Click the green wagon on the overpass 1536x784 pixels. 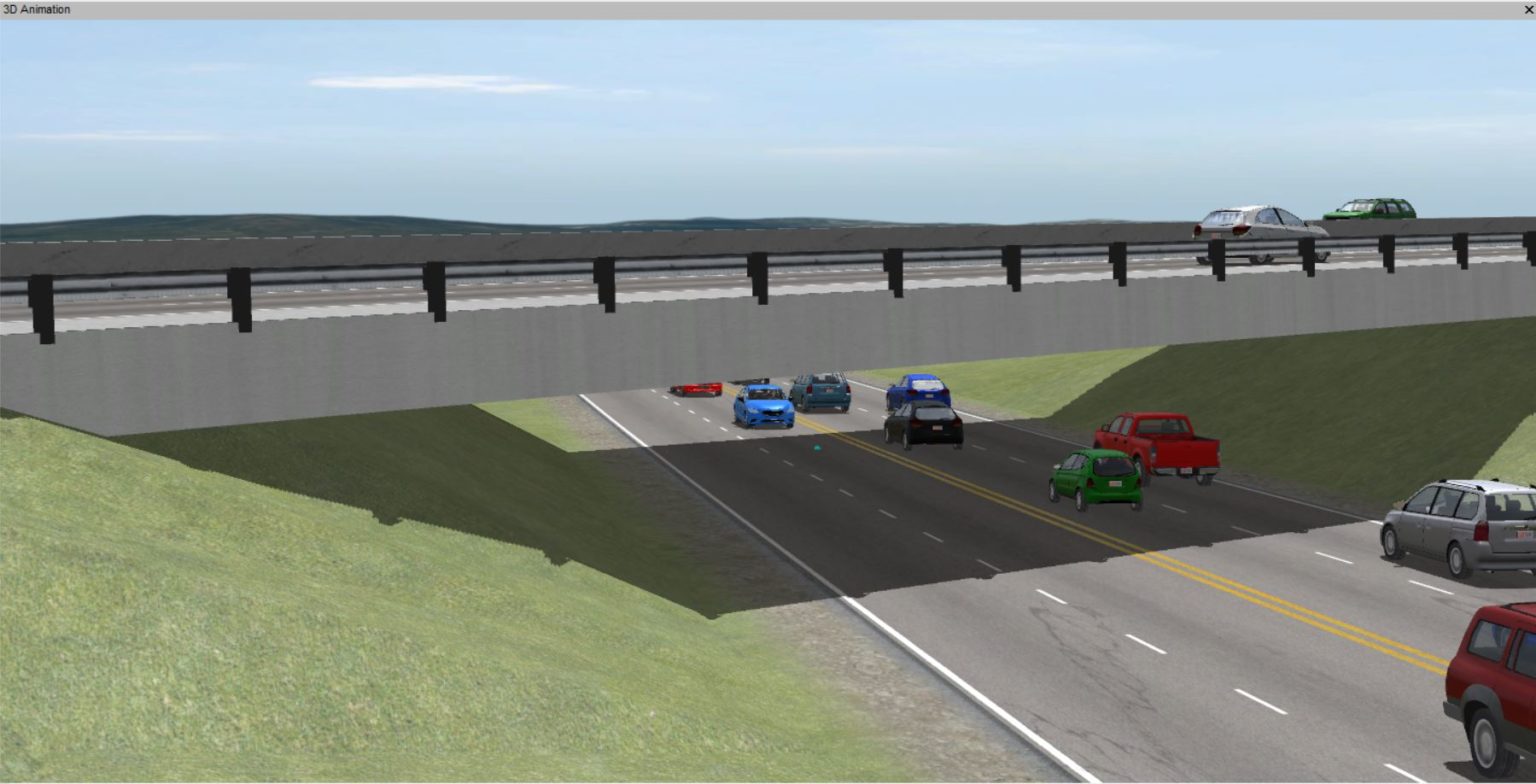coord(1370,207)
